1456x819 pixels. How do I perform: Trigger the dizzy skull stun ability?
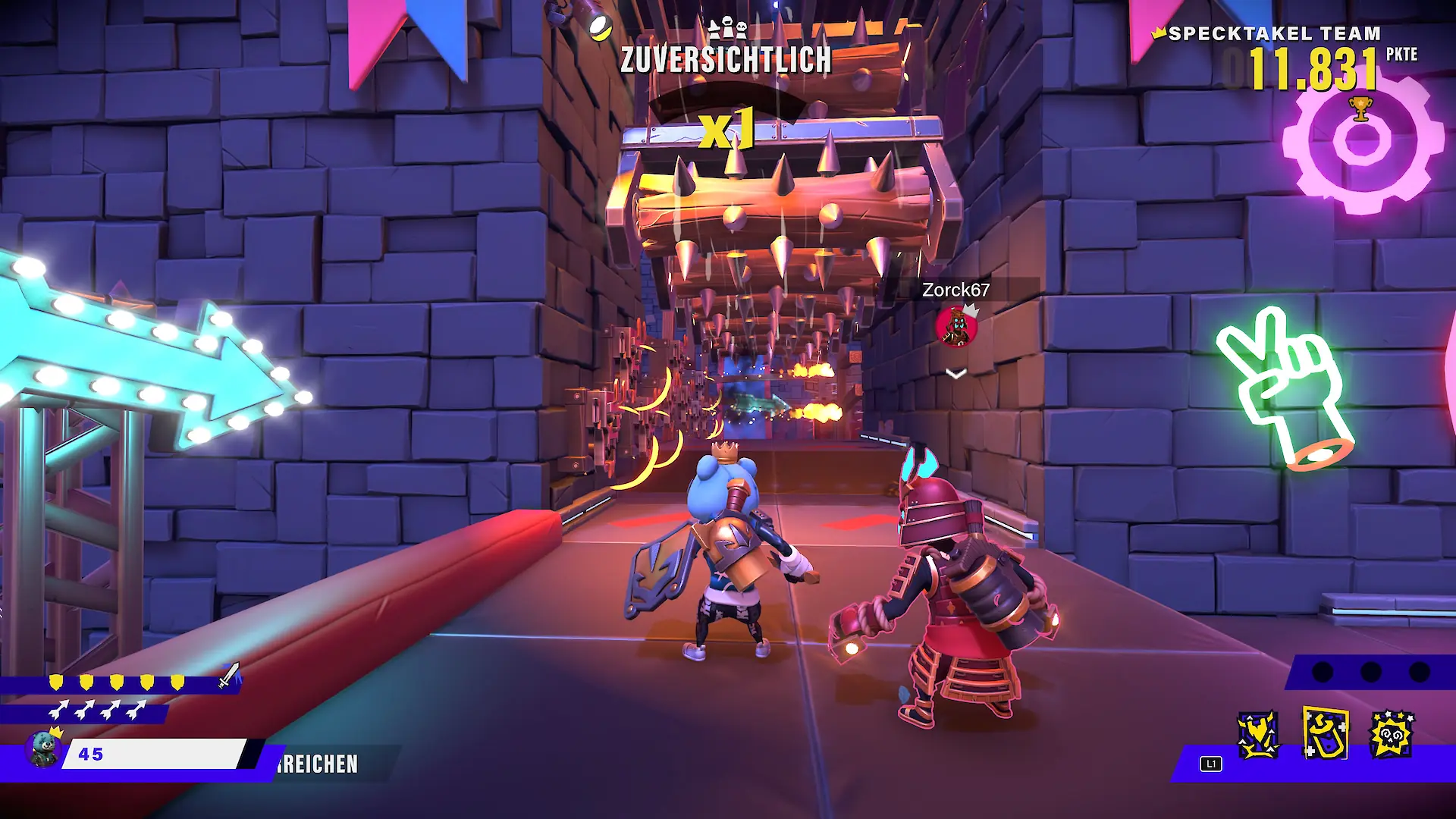point(1392,735)
